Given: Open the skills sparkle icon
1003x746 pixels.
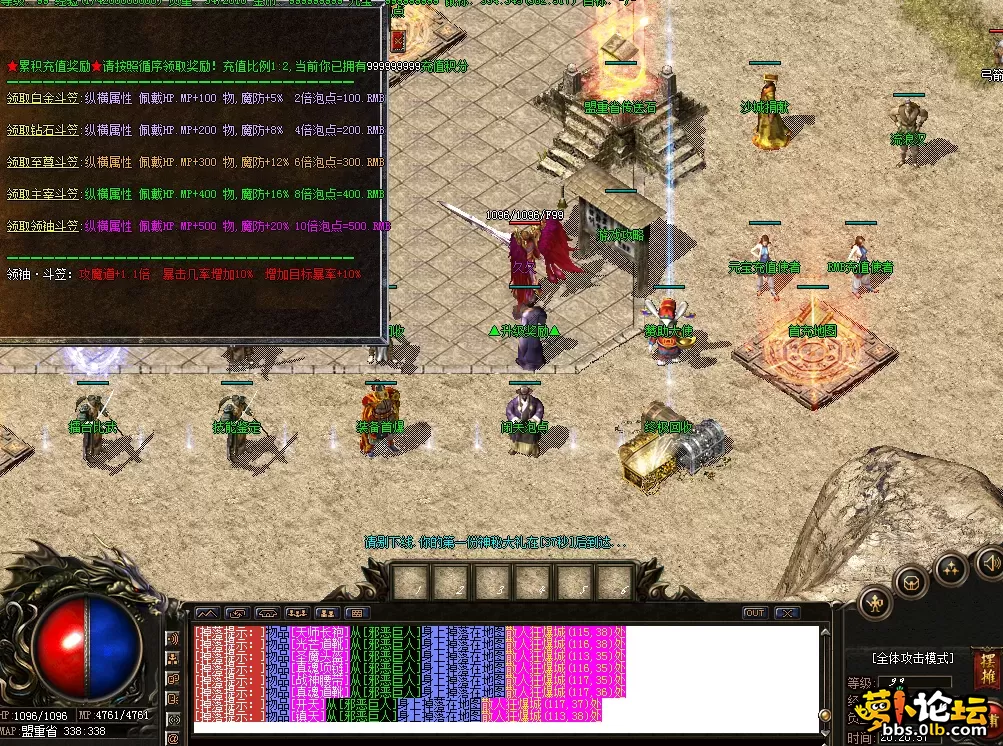Looking at the screenshot, I should click(950, 569).
